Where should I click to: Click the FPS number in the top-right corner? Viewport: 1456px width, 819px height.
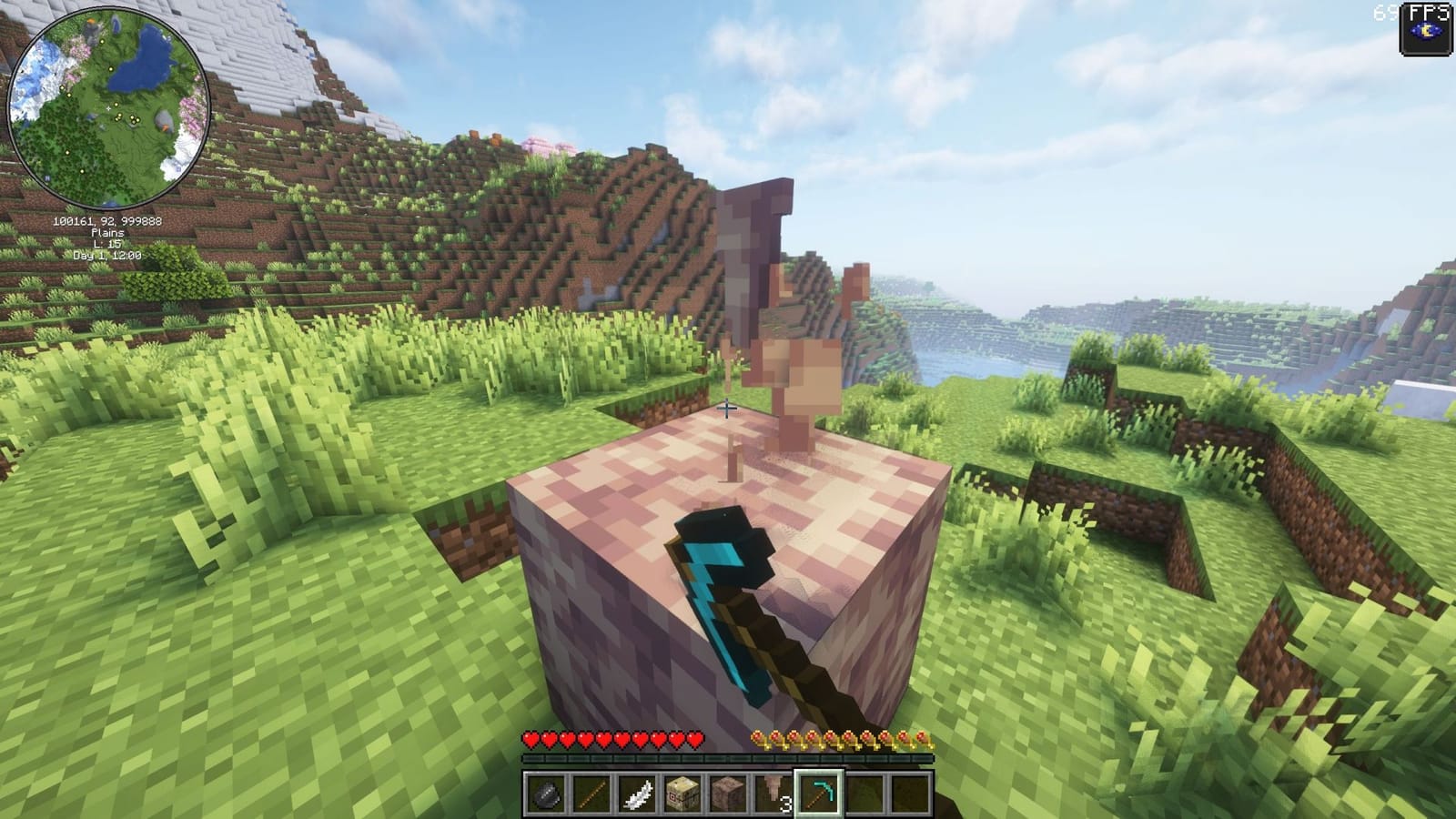tap(1384, 14)
